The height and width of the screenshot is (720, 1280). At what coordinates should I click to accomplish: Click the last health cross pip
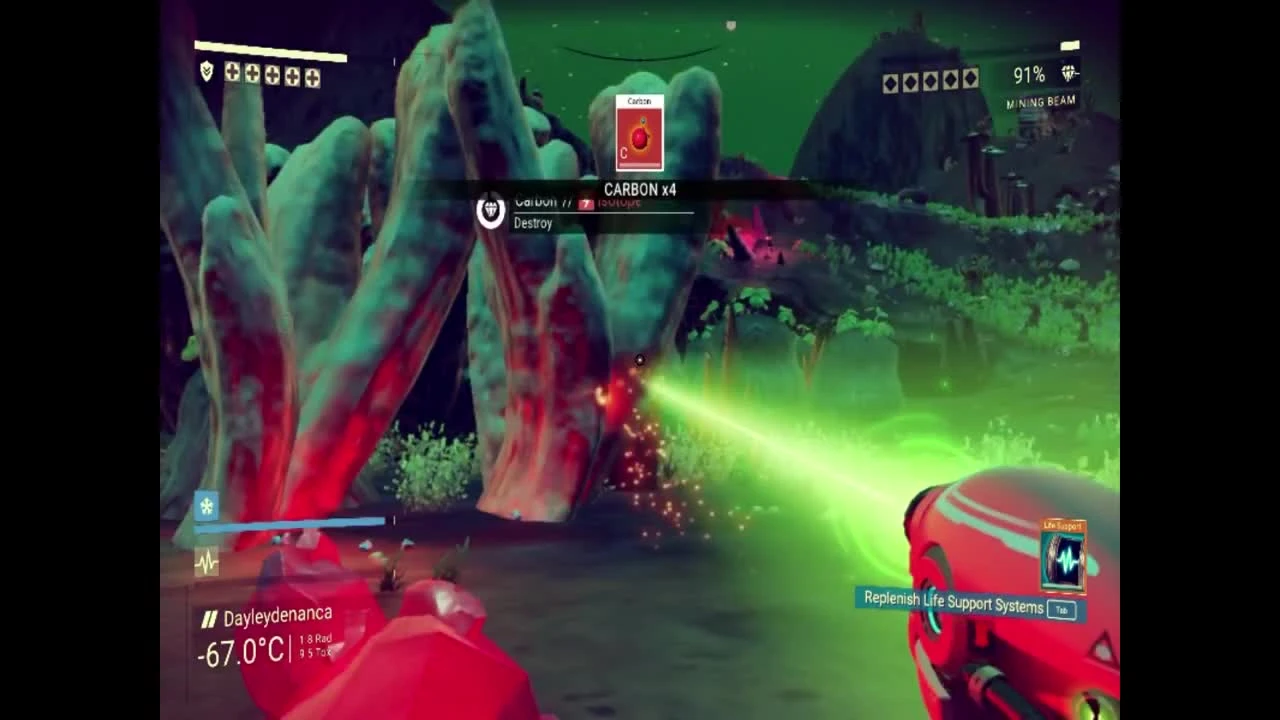coord(312,76)
